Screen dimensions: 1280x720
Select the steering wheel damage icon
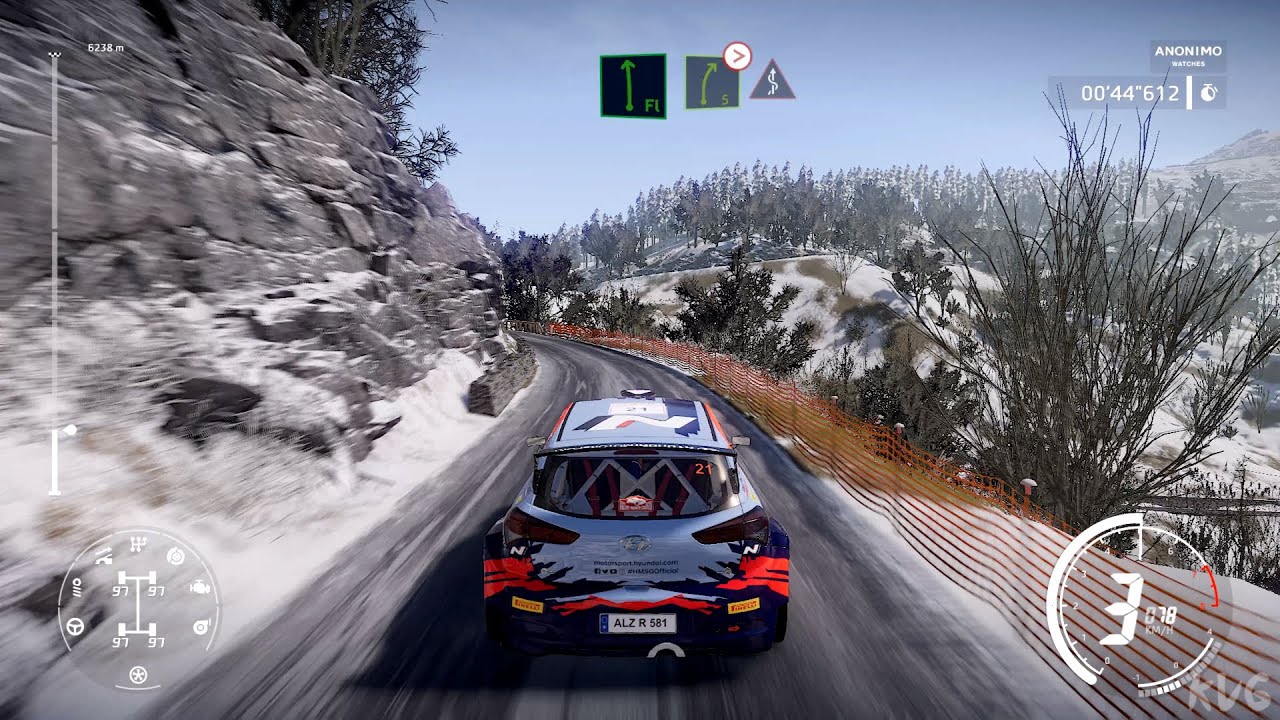coord(75,626)
